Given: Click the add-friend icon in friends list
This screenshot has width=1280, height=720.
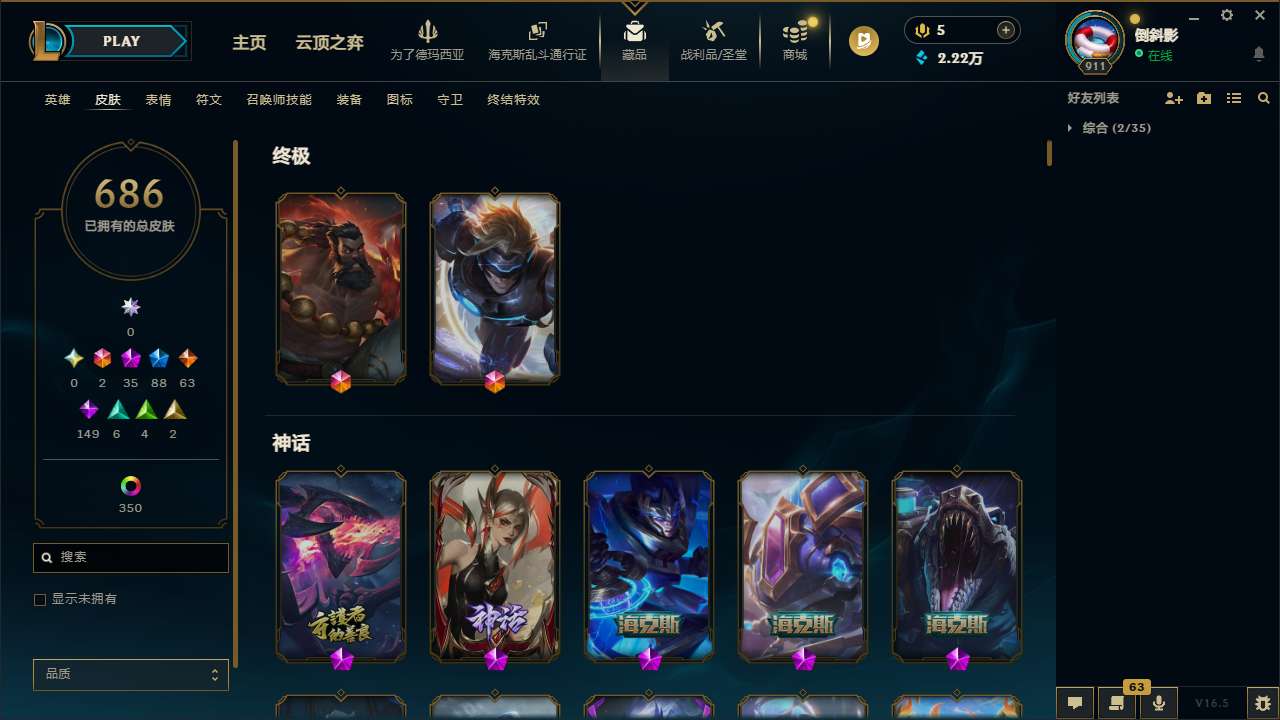Looking at the screenshot, I should 1174,98.
